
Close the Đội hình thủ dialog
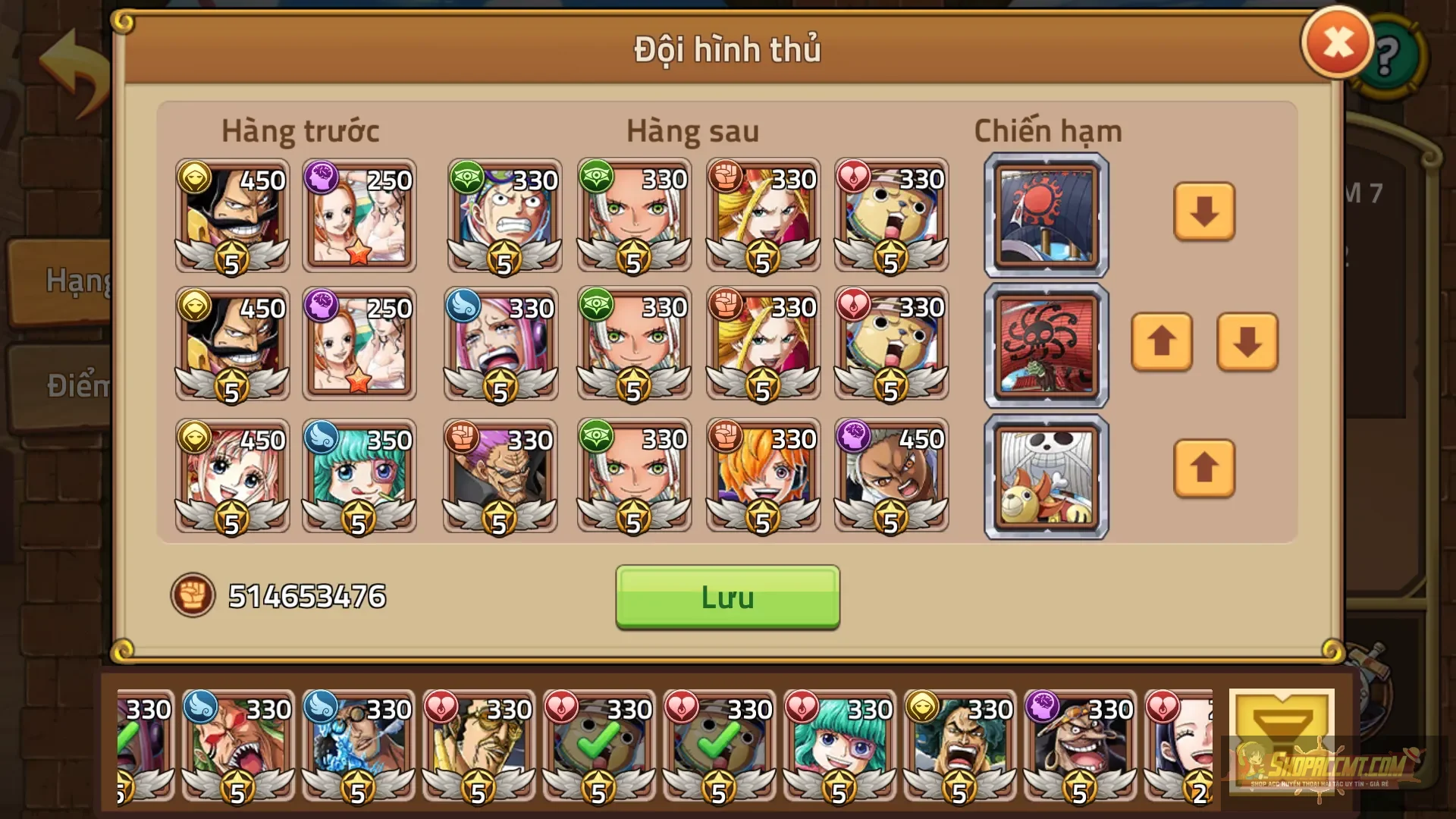[x=1337, y=42]
